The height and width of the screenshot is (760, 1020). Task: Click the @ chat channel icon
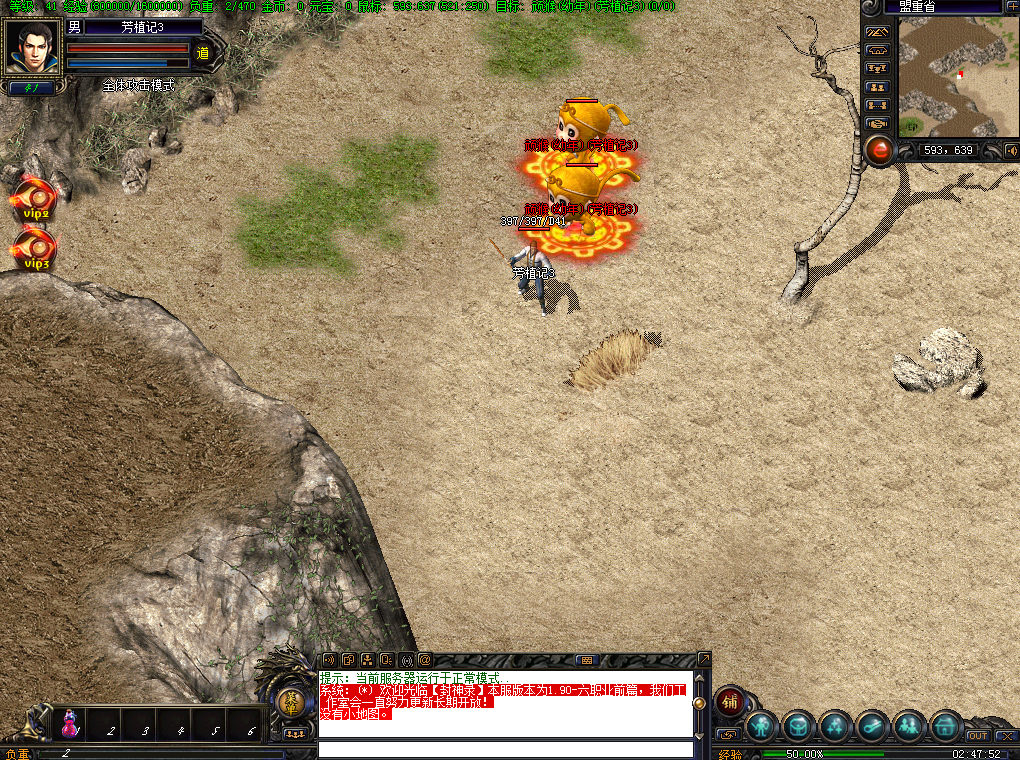pos(424,660)
